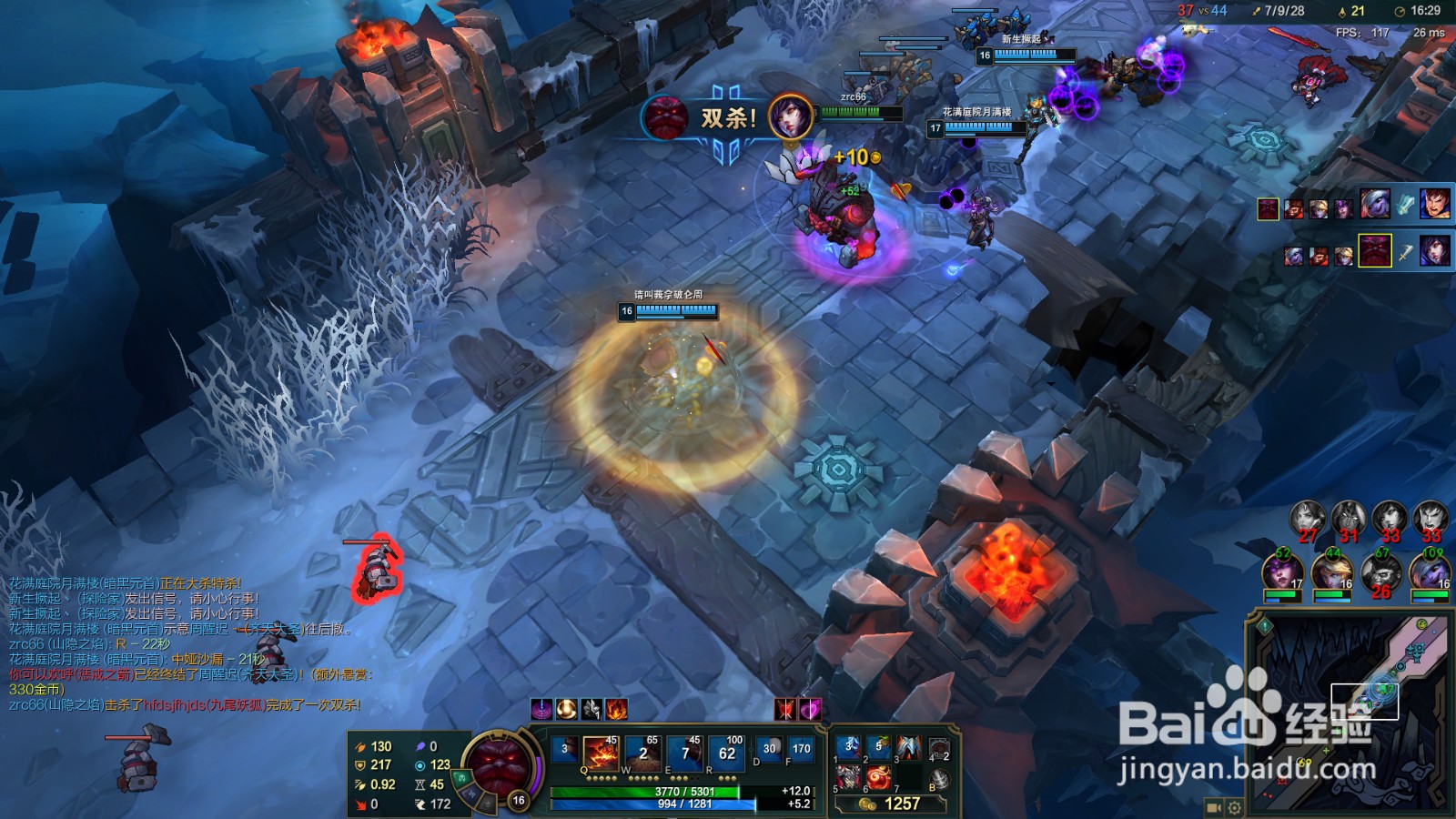Click the flame buff icon above the ability bar
This screenshot has height=819, width=1456.
coord(616,709)
